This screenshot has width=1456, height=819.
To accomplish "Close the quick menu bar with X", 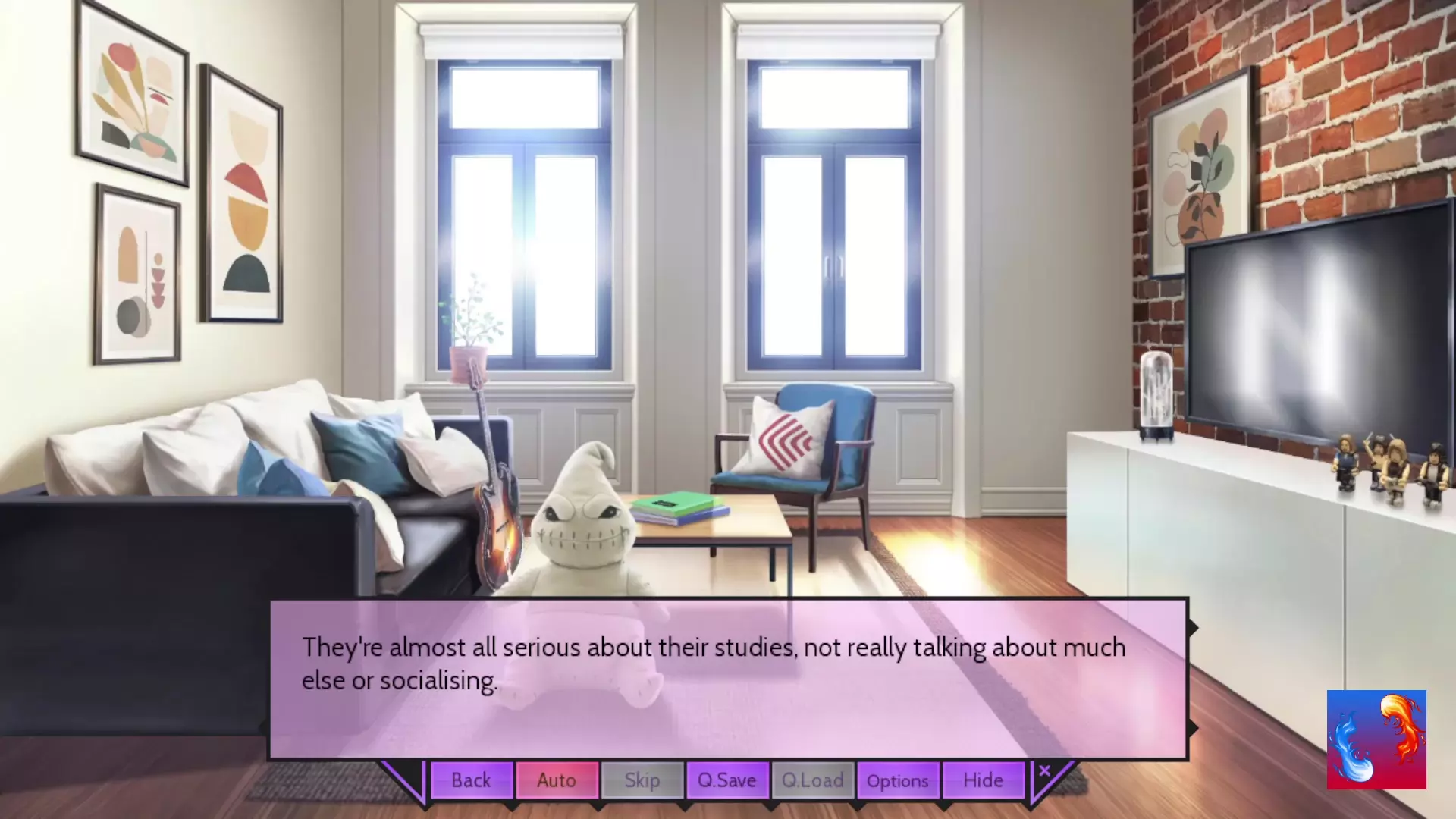I will 1044,771.
